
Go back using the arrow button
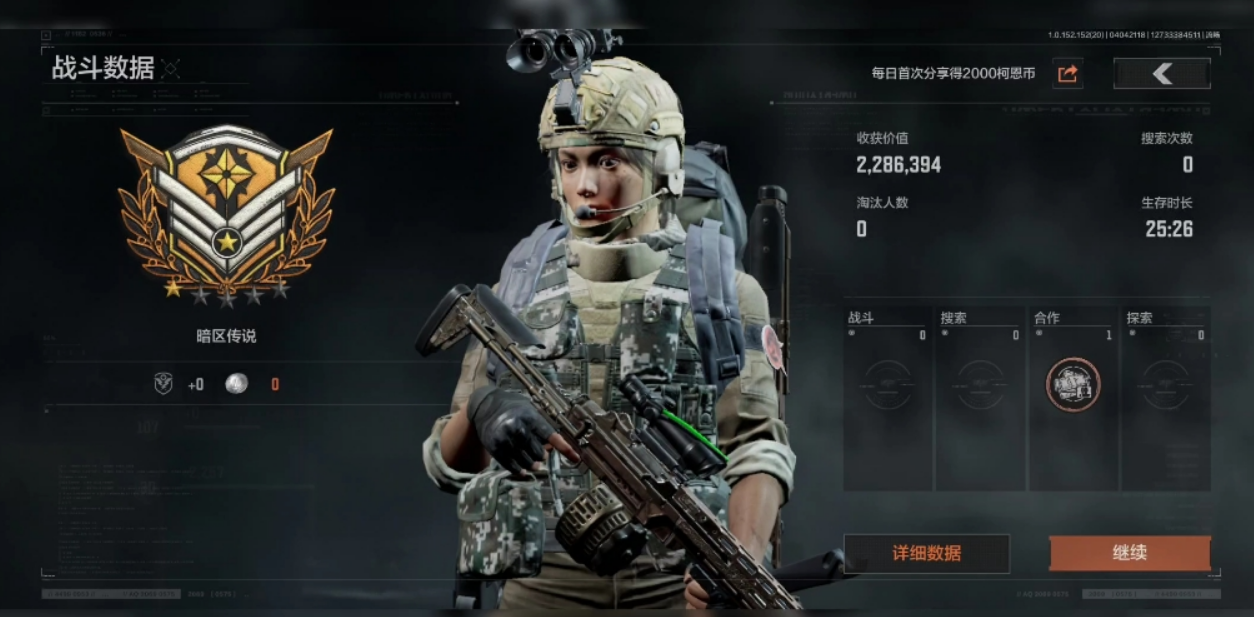tap(1161, 73)
